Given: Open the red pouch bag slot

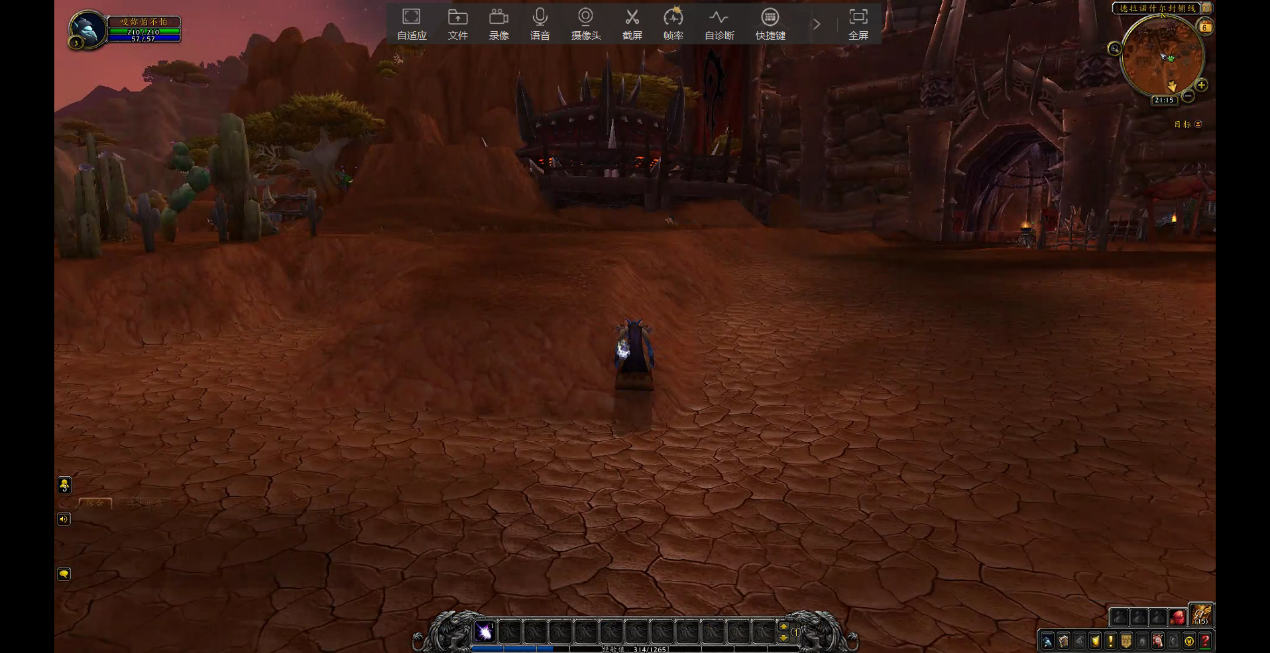Looking at the screenshot, I should pos(1178,618).
